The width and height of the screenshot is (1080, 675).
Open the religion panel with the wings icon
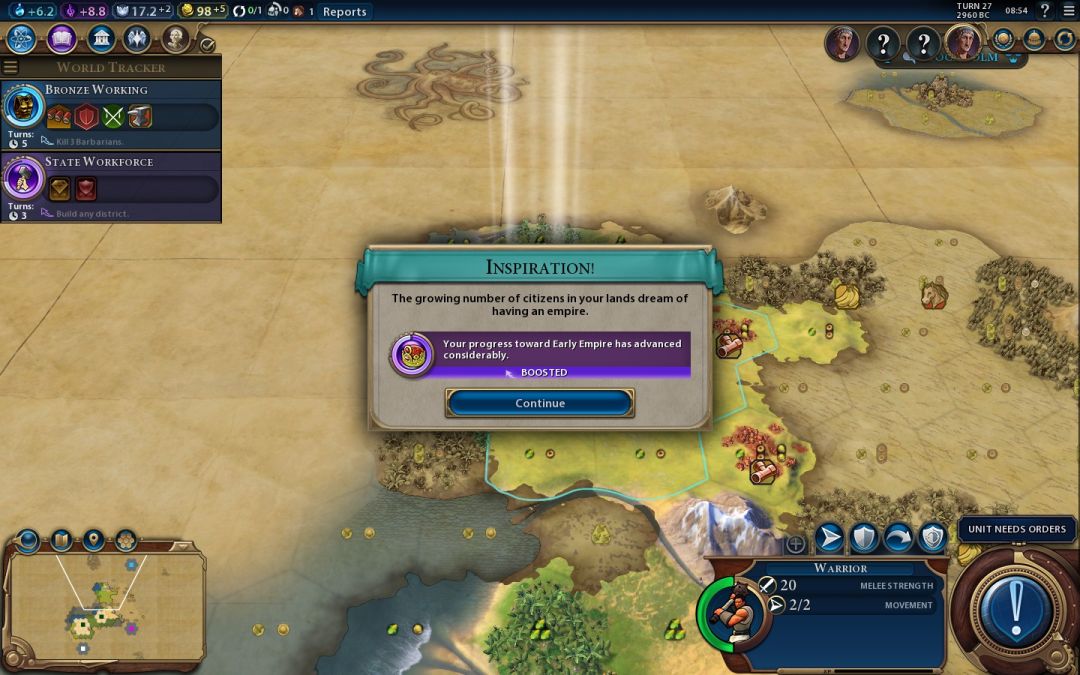137,39
